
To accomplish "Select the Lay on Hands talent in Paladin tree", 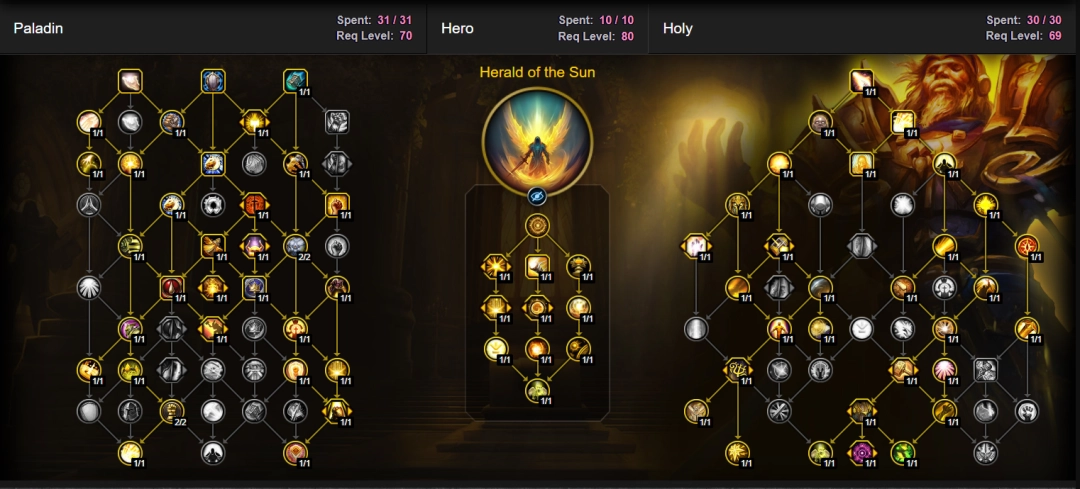I will (x=130, y=80).
